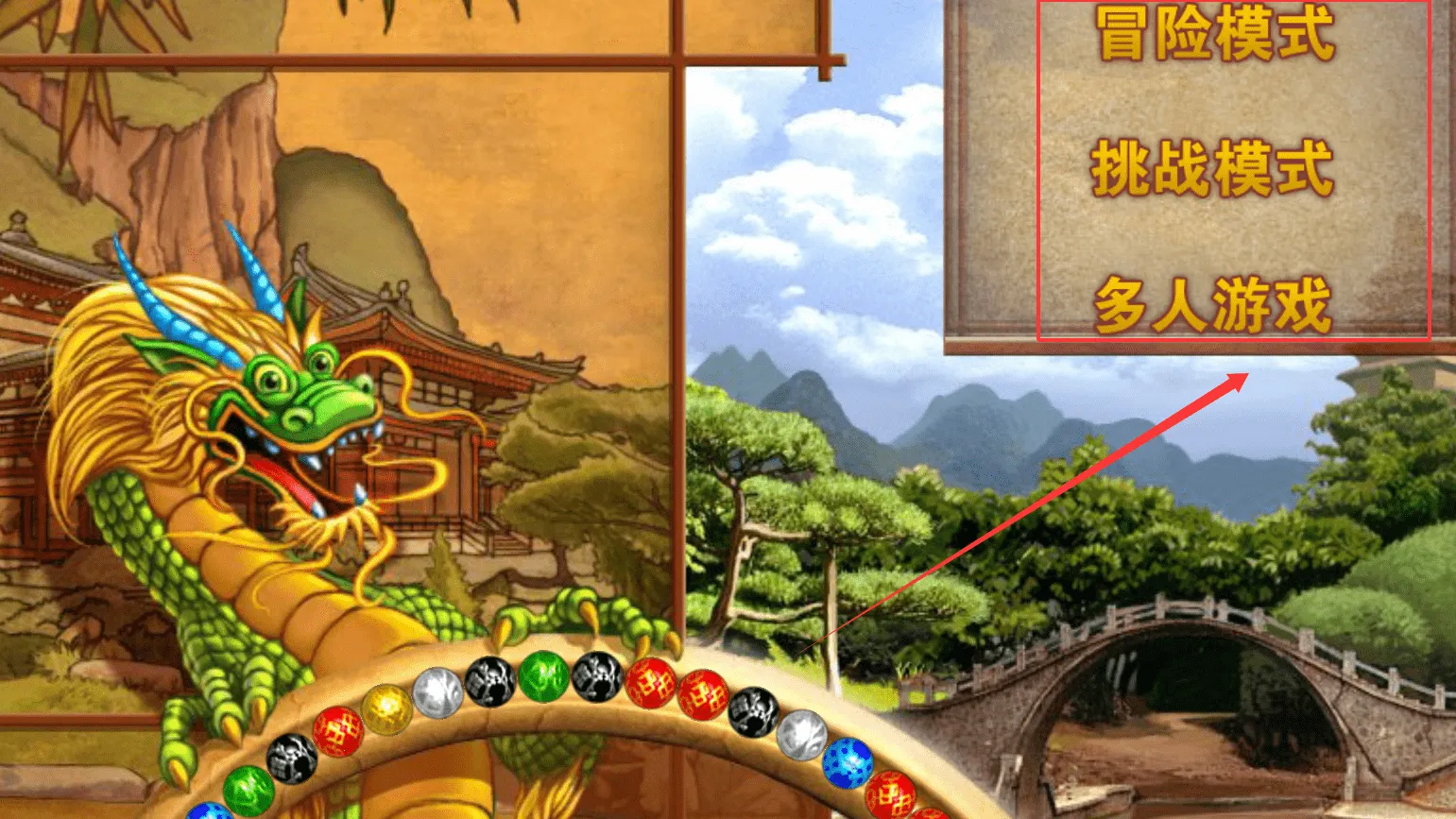Start the 冒险模式 adventure mode
The width and height of the screenshot is (1456, 819).
[1215, 34]
